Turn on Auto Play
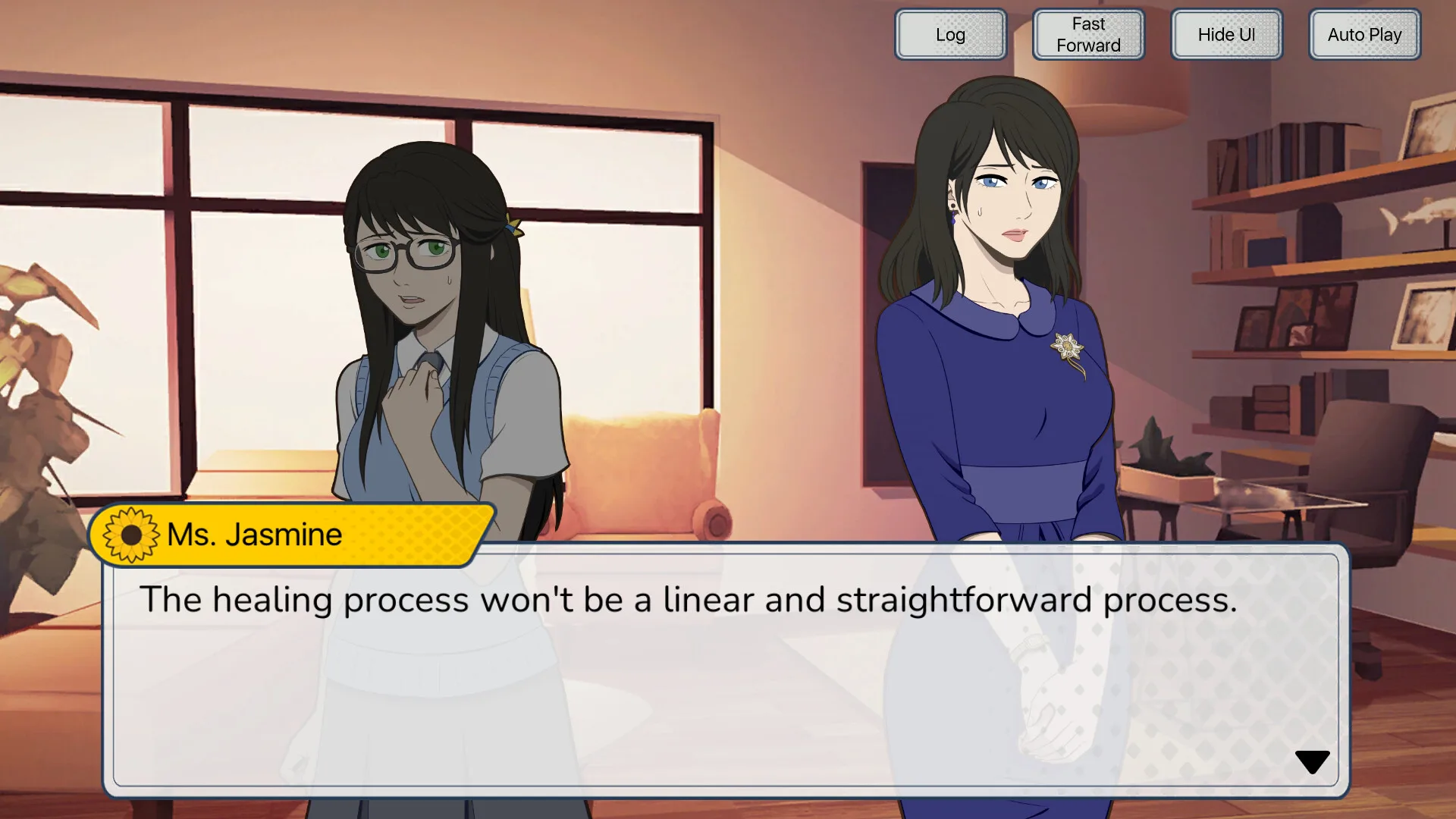The width and height of the screenshot is (1456, 819). pos(1363,34)
